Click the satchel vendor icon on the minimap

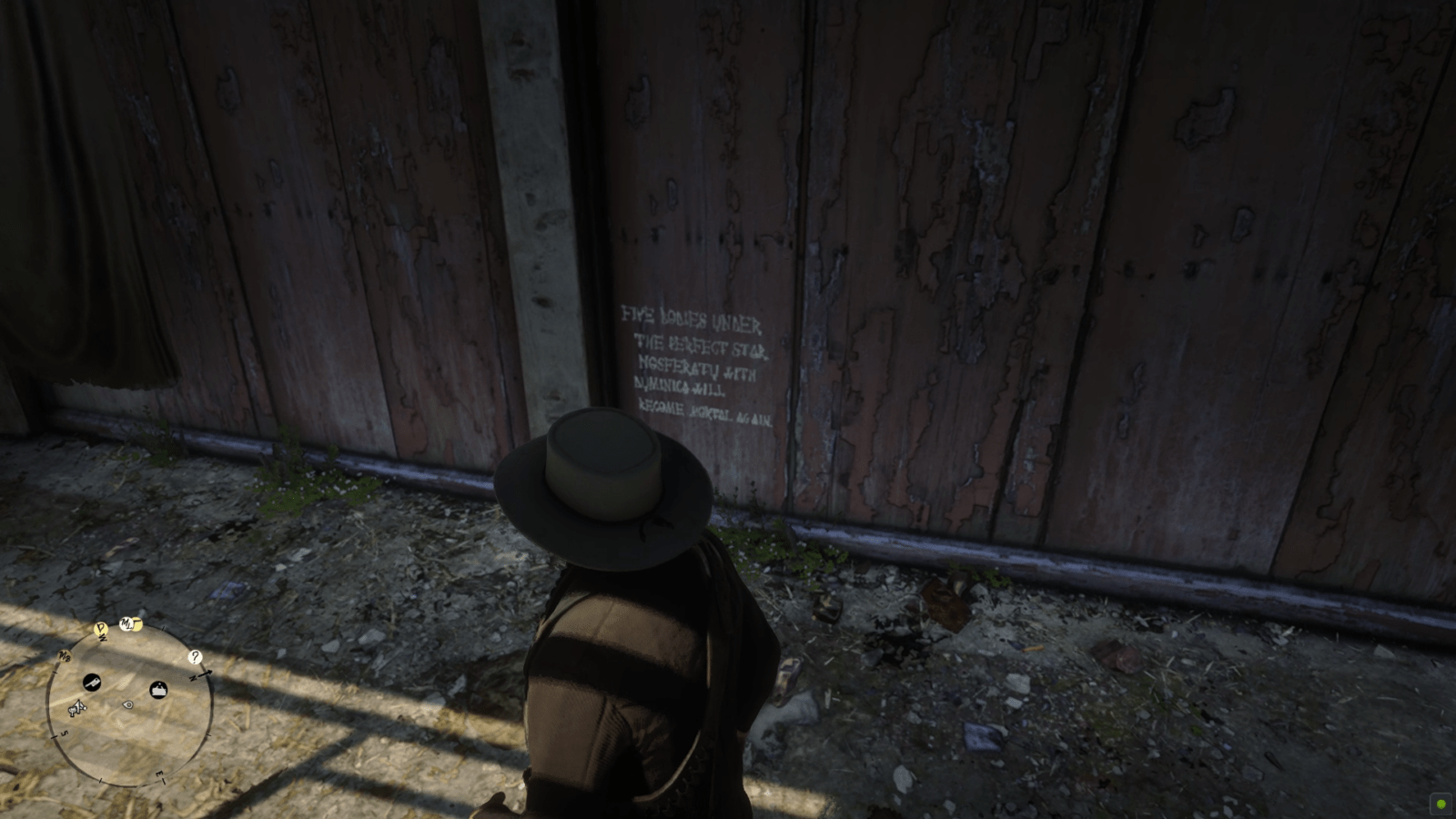point(158,690)
